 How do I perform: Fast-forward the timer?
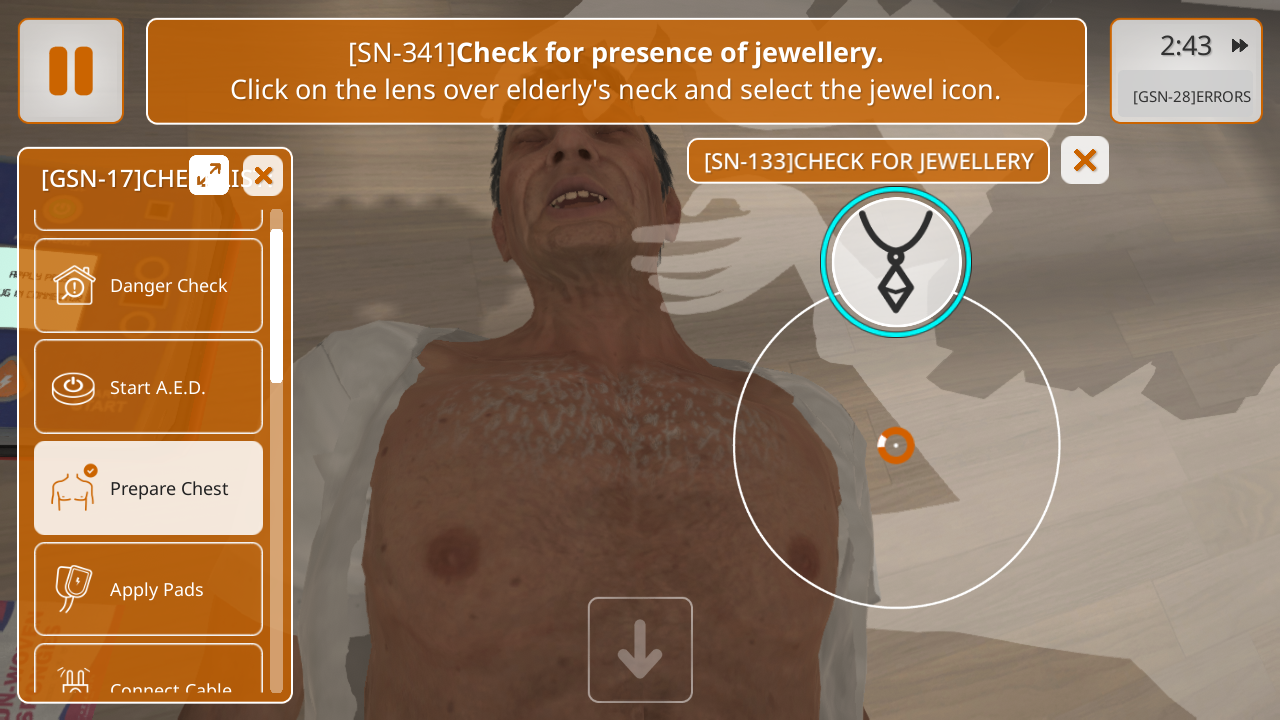[x=1240, y=46]
